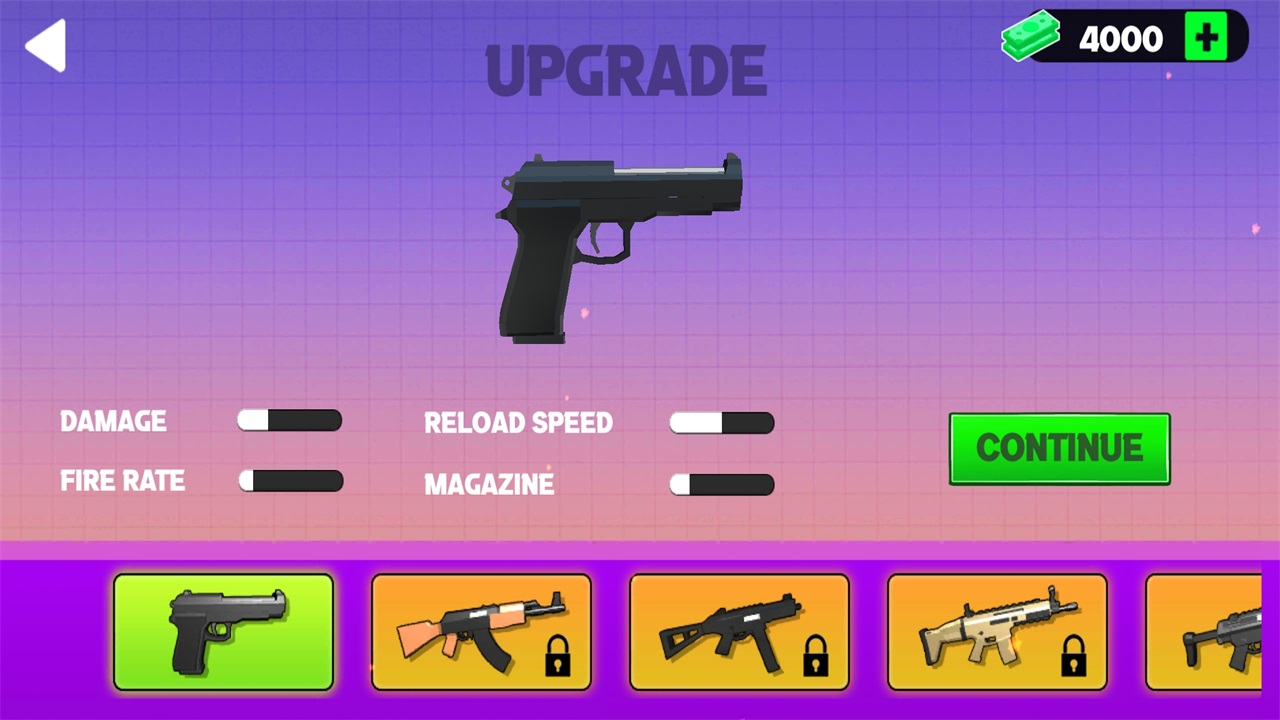Viewport: 1280px width, 720px height.
Task: Upgrade the Fire Rate stat bar
Action: [x=291, y=481]
